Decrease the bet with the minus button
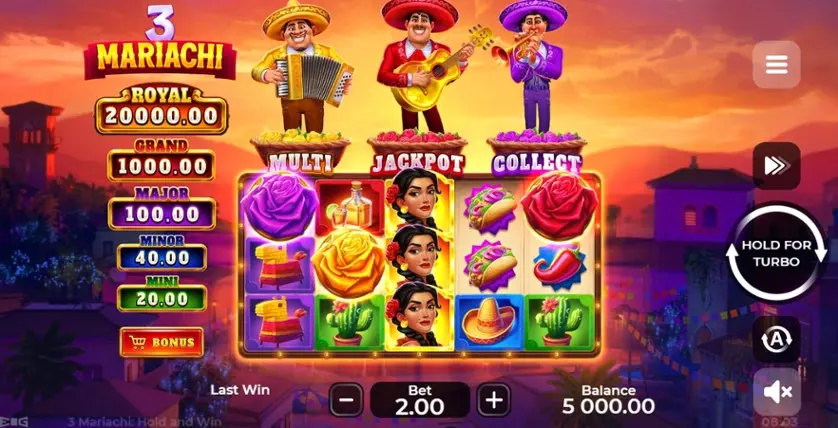 click(346, 401)
